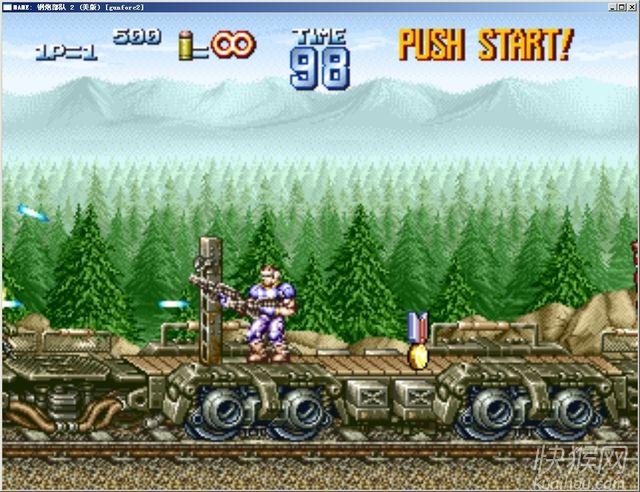Maximize the MAME emulator window
This screenshot has width=640, height=492.
pyautogui.click(x=620, y=7)
